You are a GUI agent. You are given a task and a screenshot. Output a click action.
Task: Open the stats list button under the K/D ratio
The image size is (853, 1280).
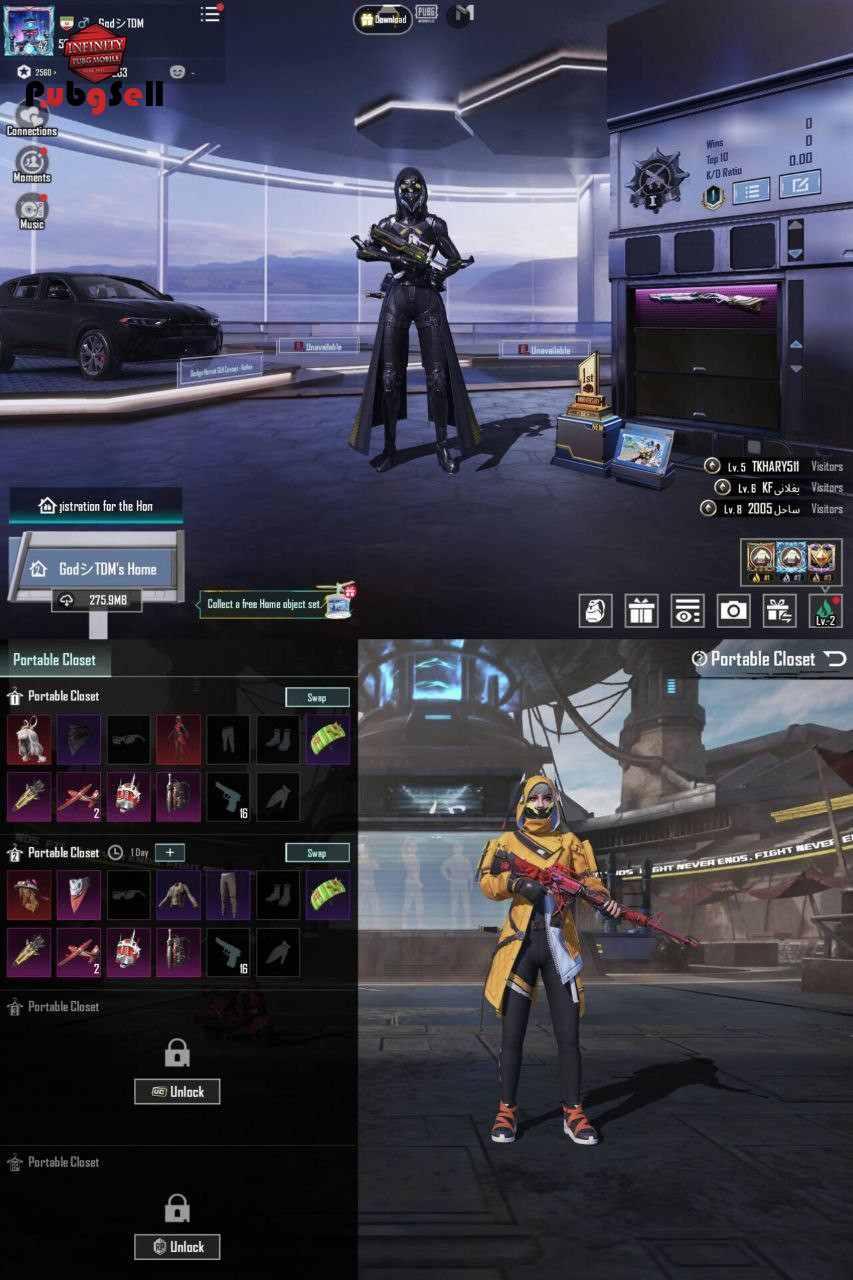coord(751,188)
